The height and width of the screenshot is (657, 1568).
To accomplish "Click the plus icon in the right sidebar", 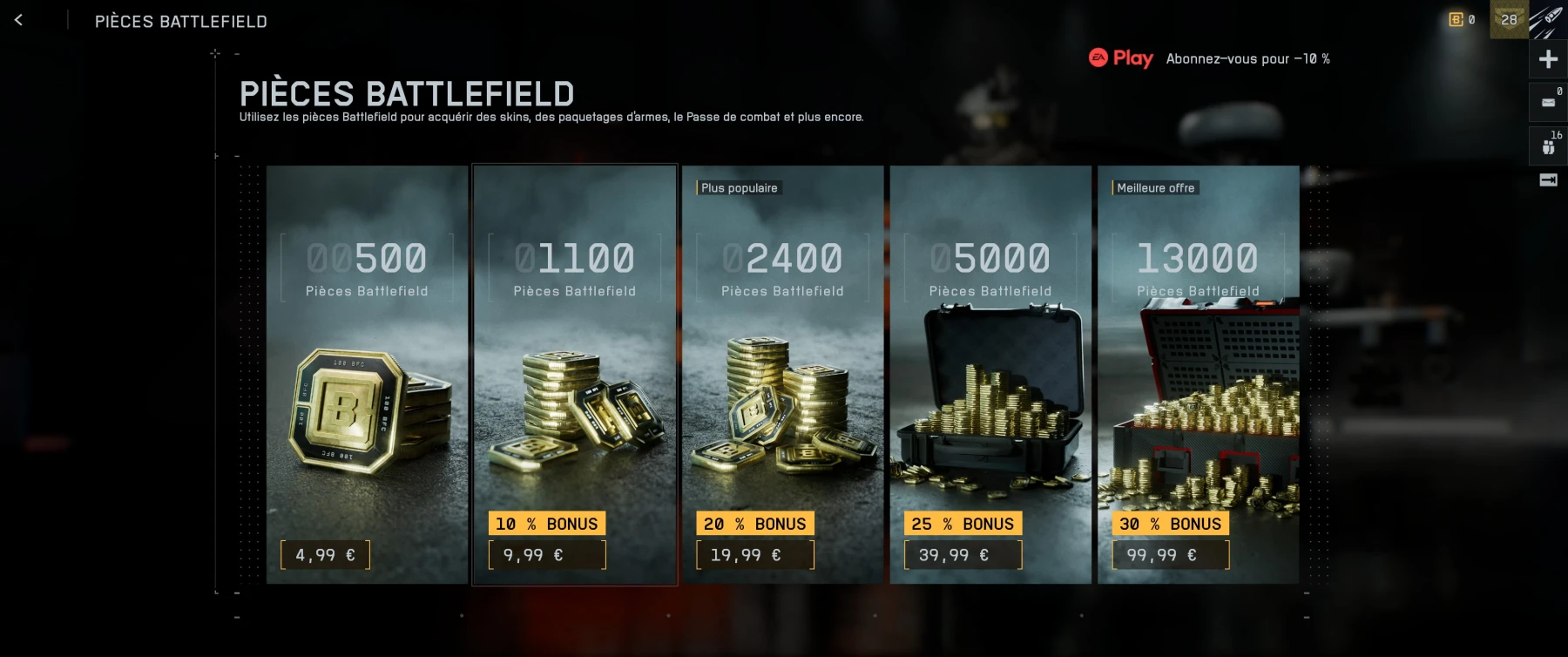I will 1548,58.
